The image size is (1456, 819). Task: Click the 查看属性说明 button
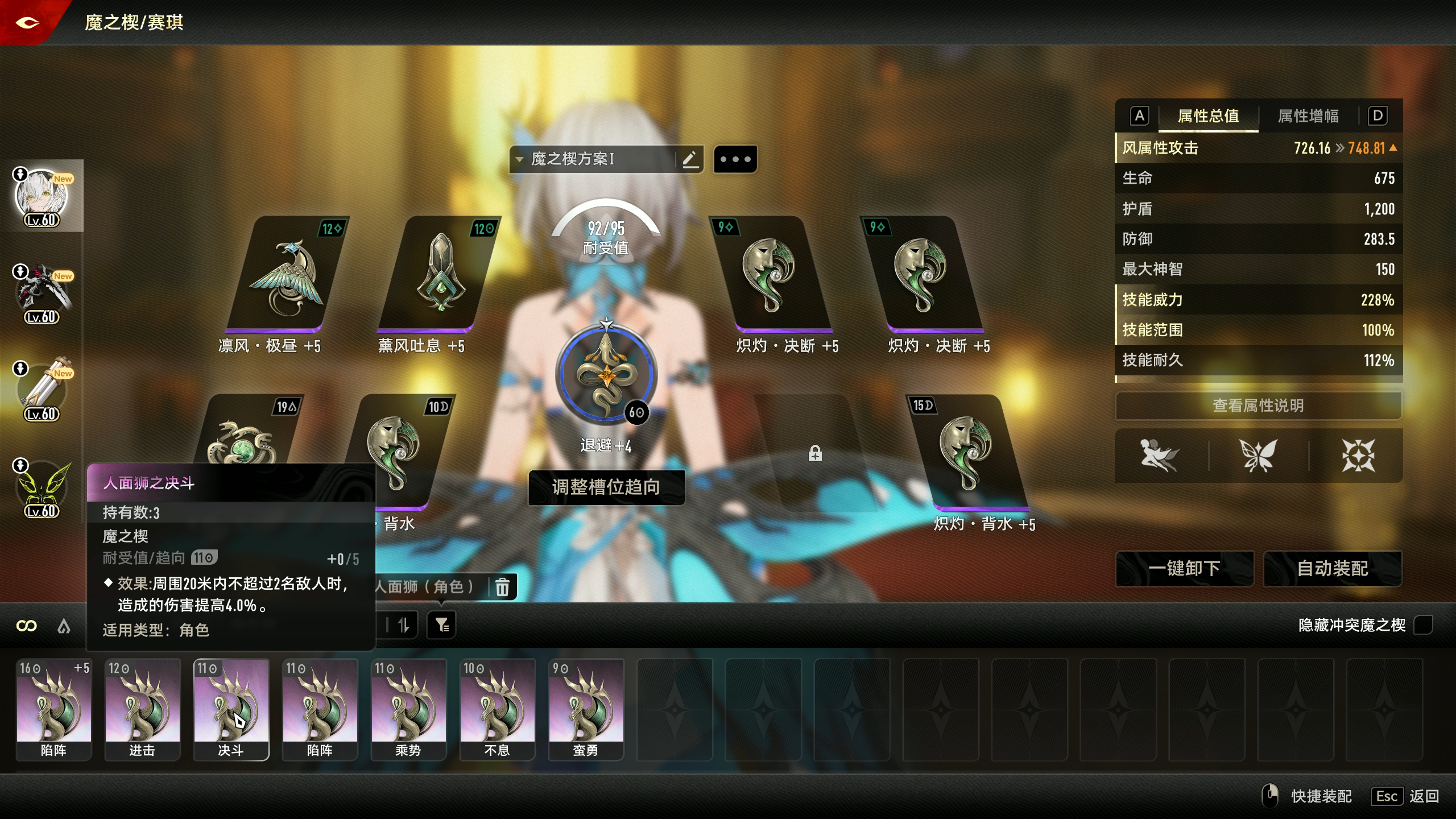tap(1258, 406)
